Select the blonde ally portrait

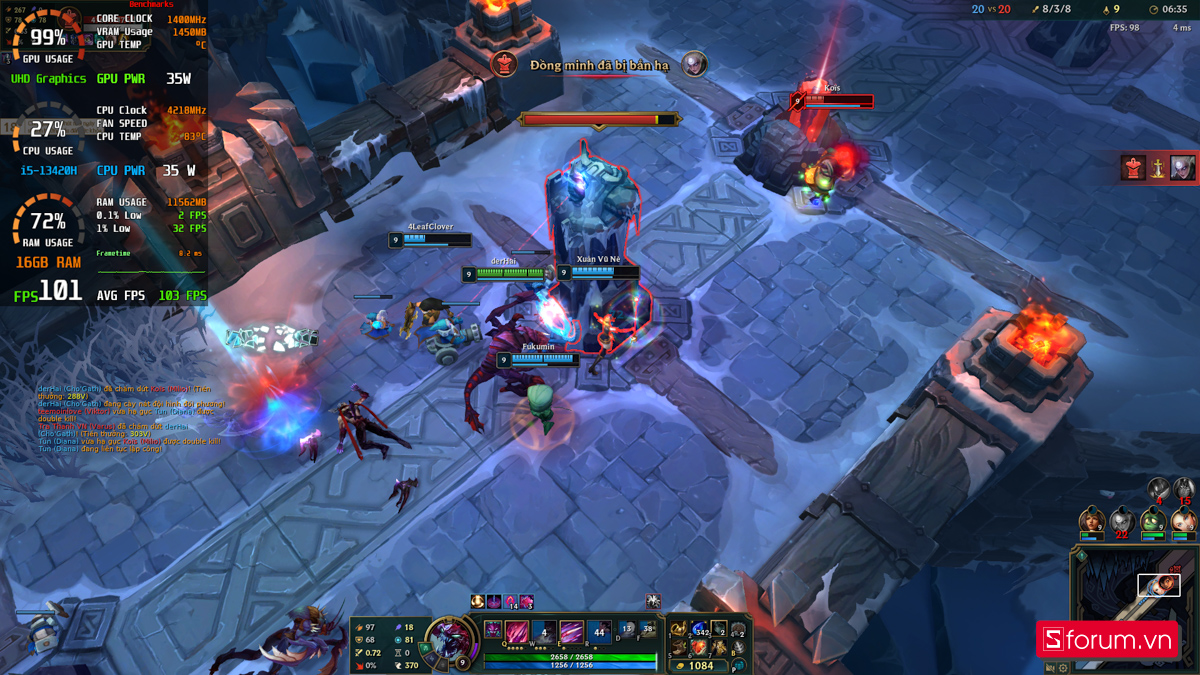point(1184,521)
